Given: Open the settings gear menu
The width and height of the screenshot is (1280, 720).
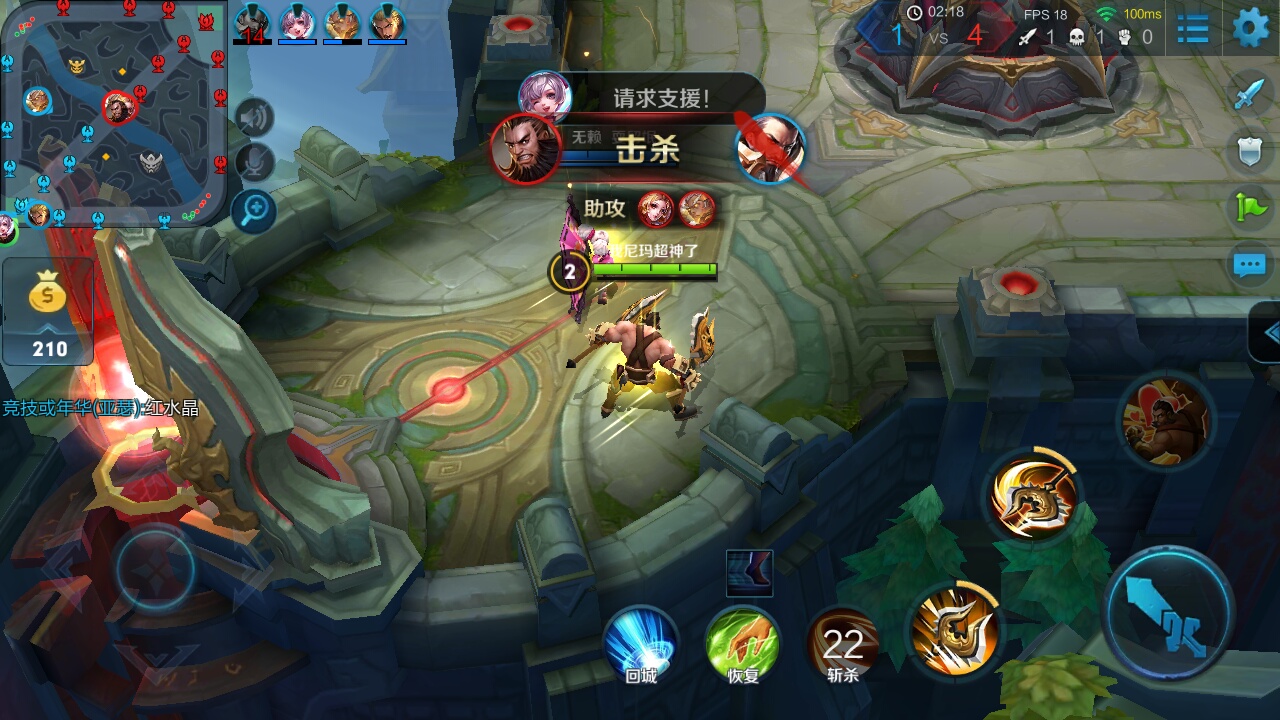Looking at the screenshot, I should [x=1250, y=28].
